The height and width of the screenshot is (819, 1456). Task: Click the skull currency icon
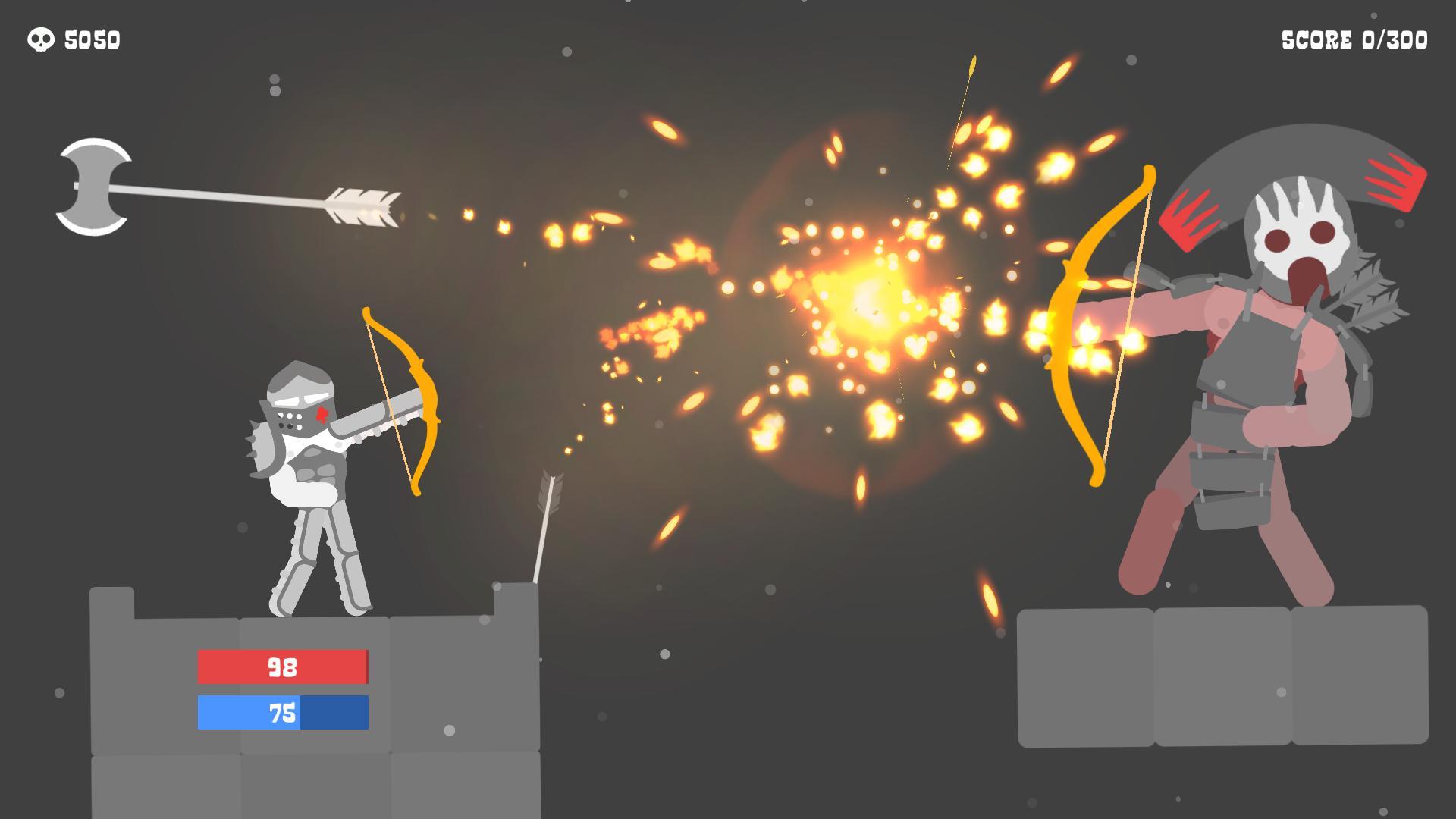coord(39,39)
